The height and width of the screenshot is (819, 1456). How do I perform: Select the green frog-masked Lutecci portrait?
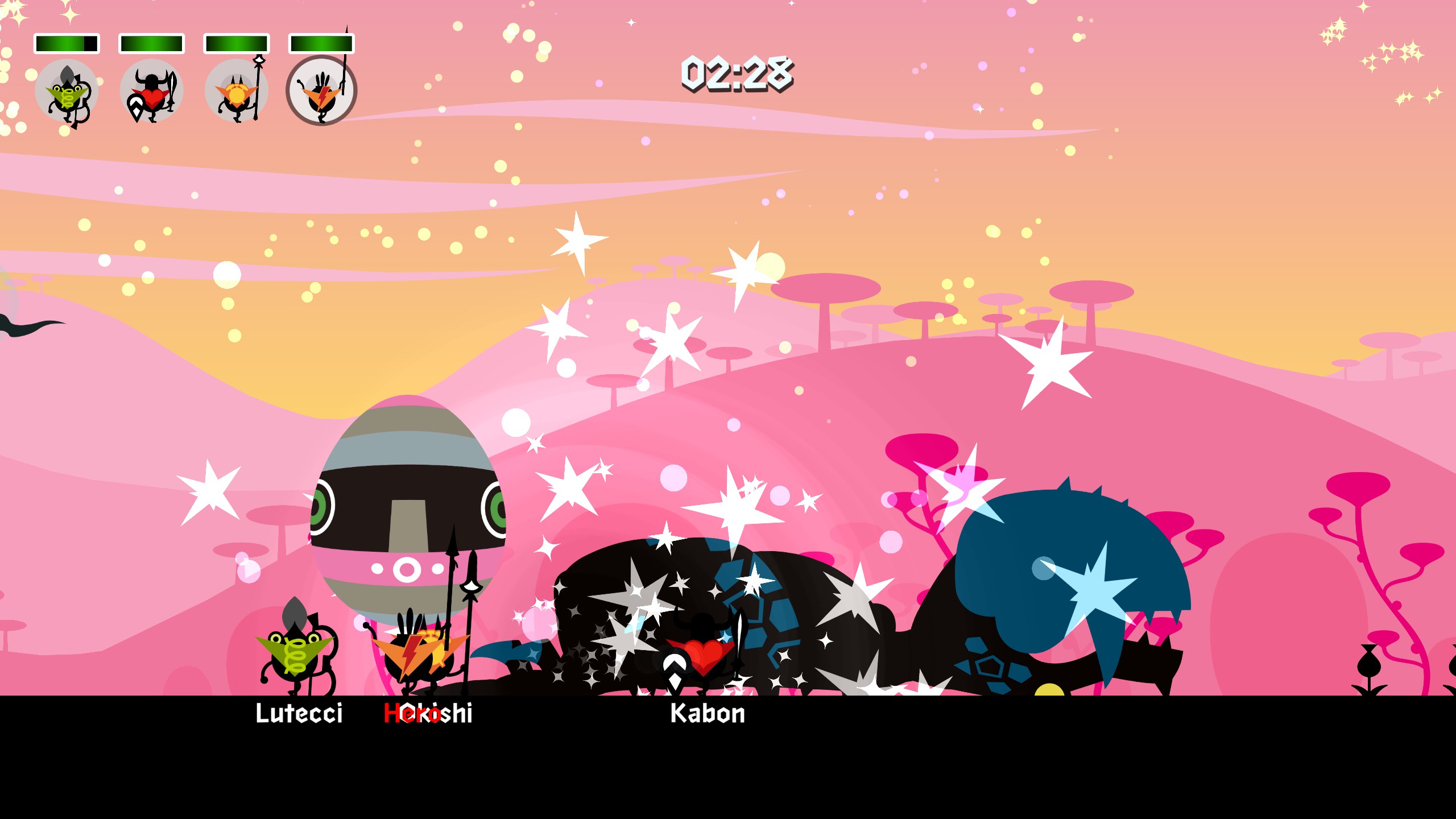(x=67, y=91)
